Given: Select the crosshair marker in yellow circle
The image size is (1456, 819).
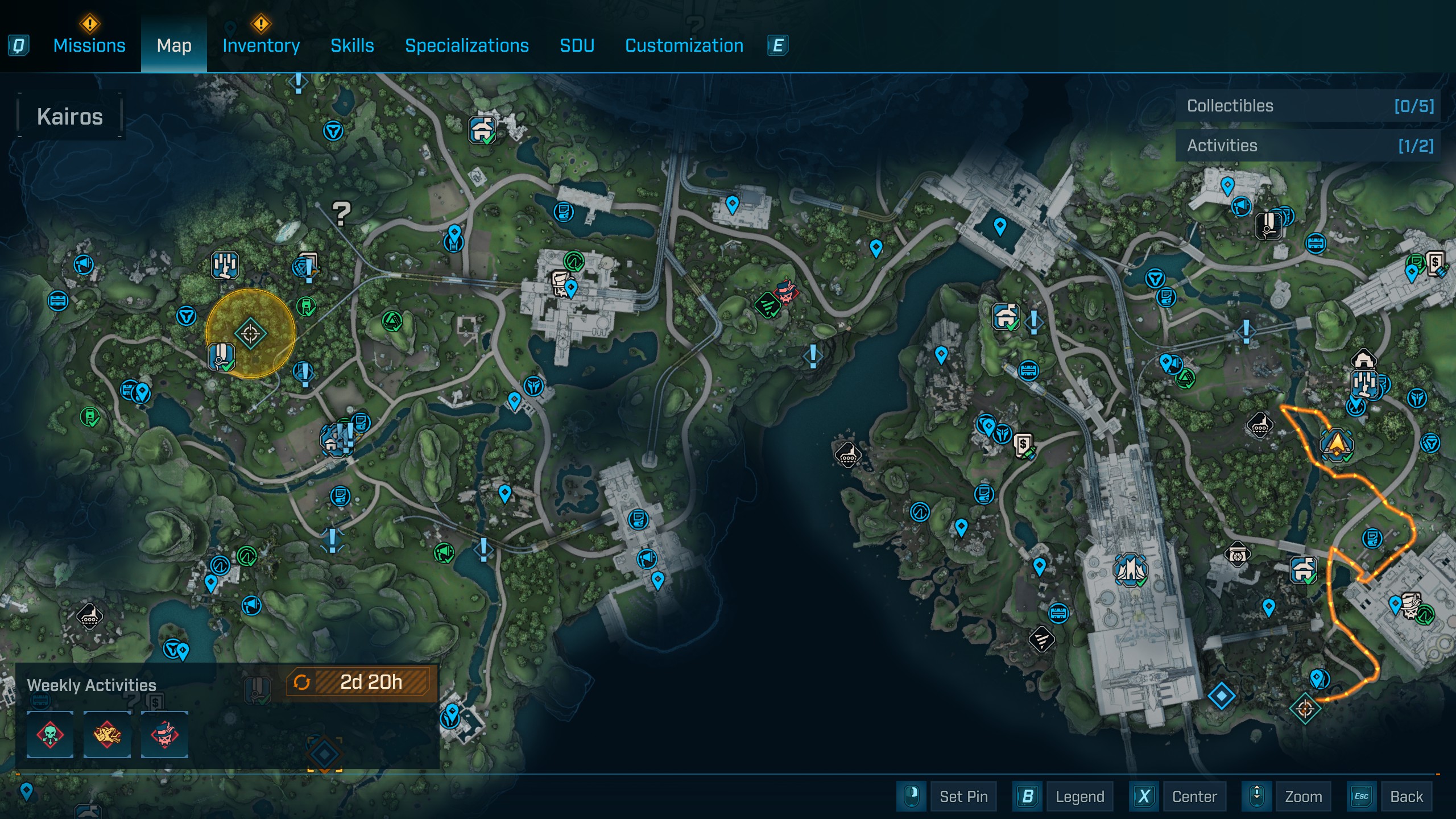Looking at the screenshot, I should point(250,334).
